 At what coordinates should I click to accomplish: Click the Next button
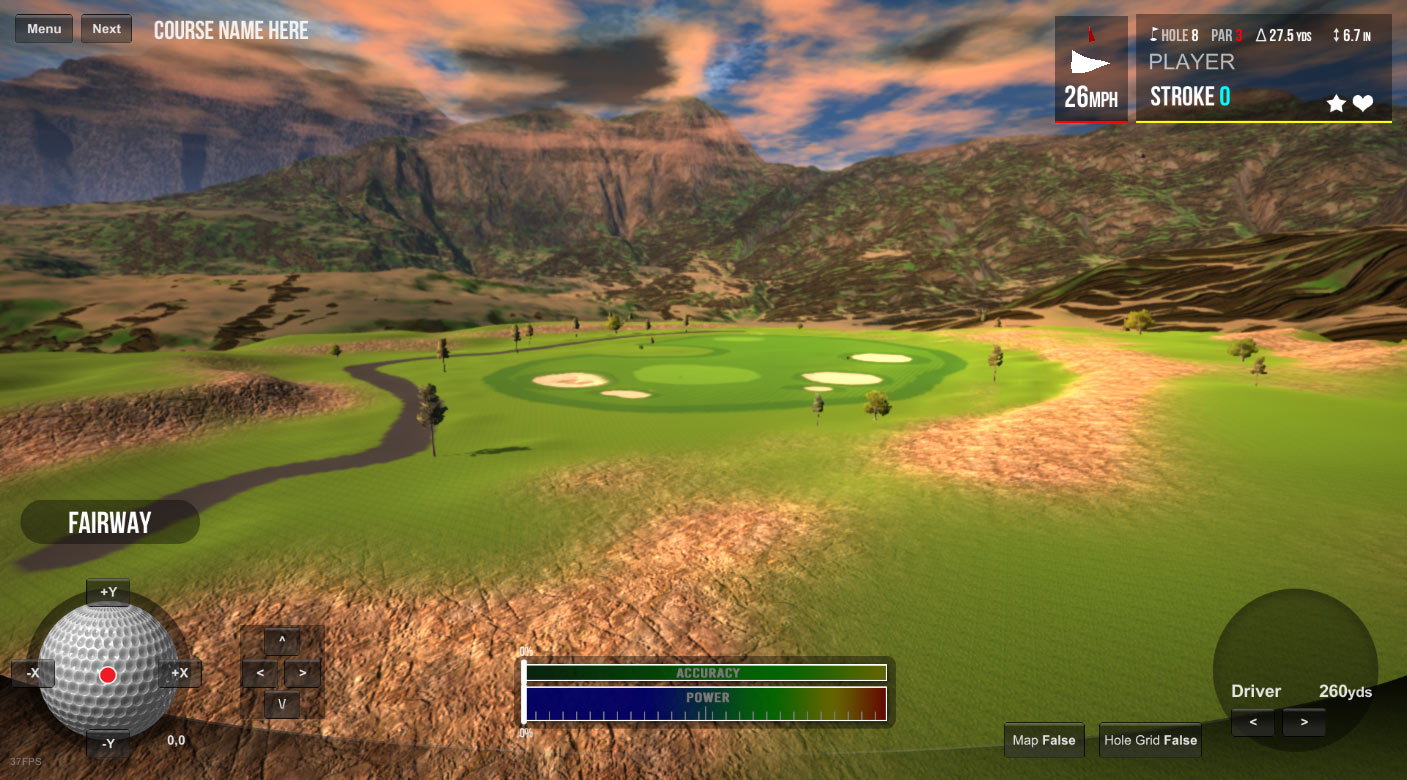tap(106, 29)
